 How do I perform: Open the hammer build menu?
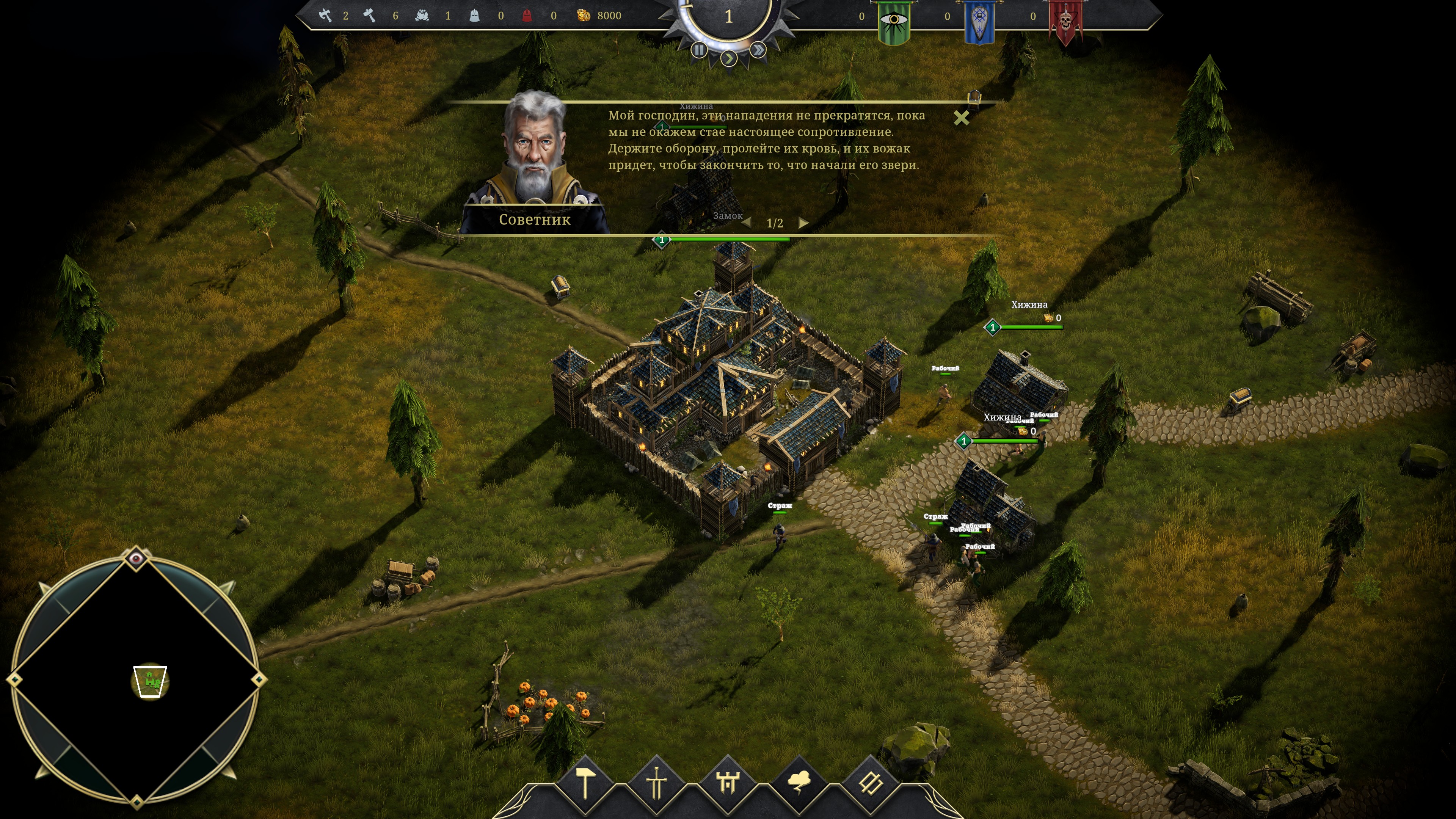pos(585,783)
